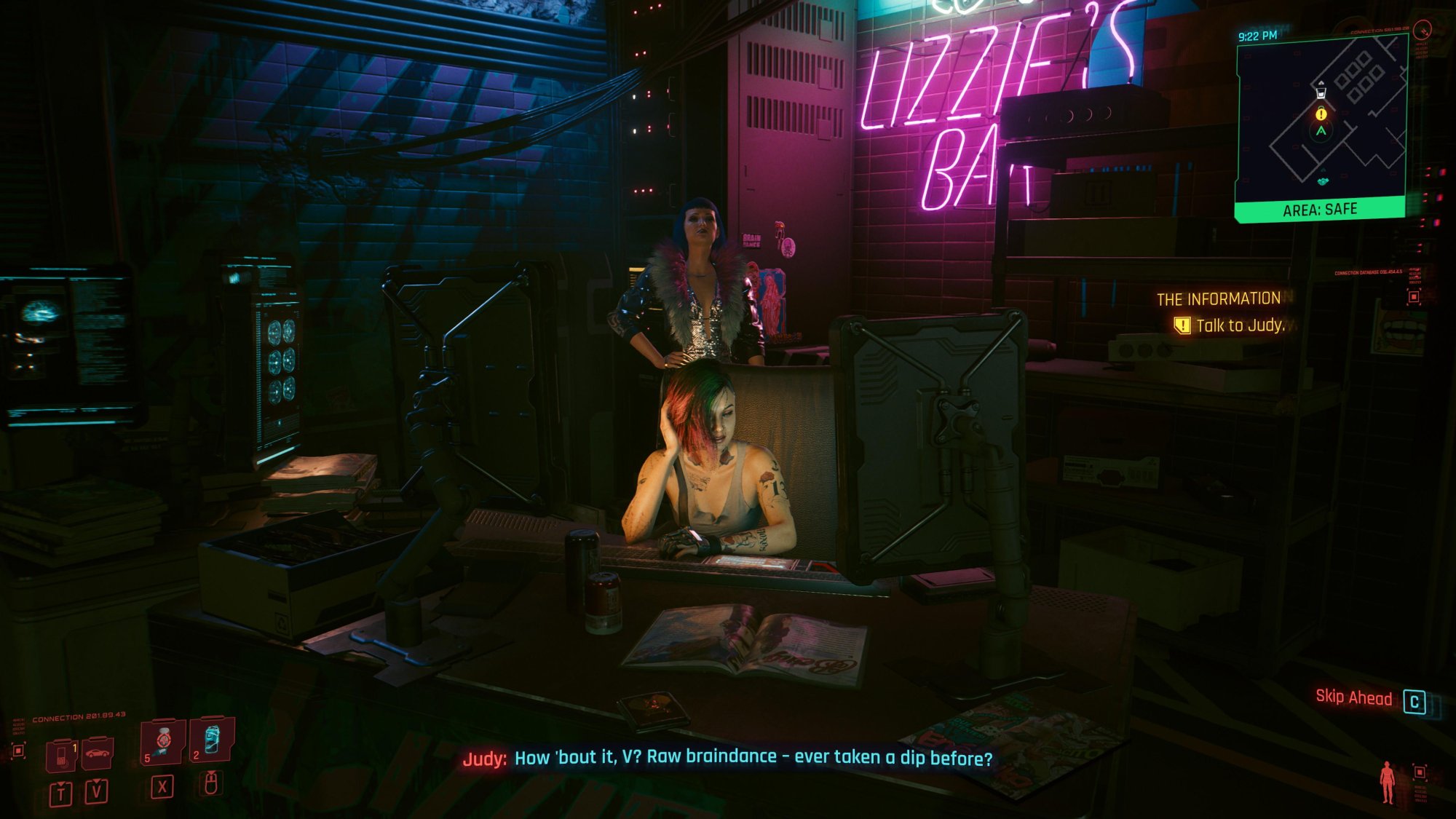Viewport: 1456px width, 819px height.
Task: Click the drink glass bar marker on minimap
Action: coord(1321,92)
